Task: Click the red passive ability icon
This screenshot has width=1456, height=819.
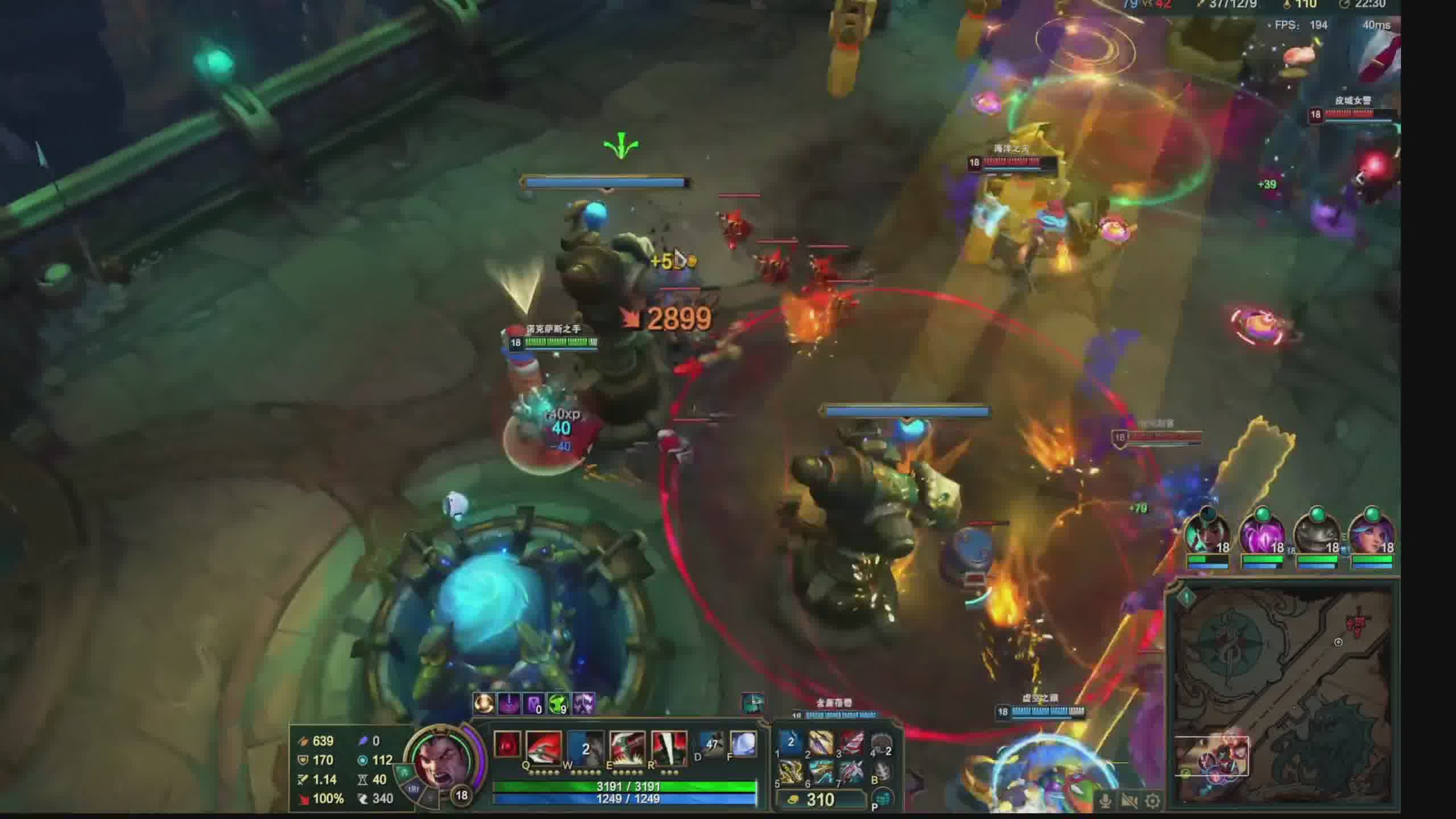Action: (x=506, y=744)
